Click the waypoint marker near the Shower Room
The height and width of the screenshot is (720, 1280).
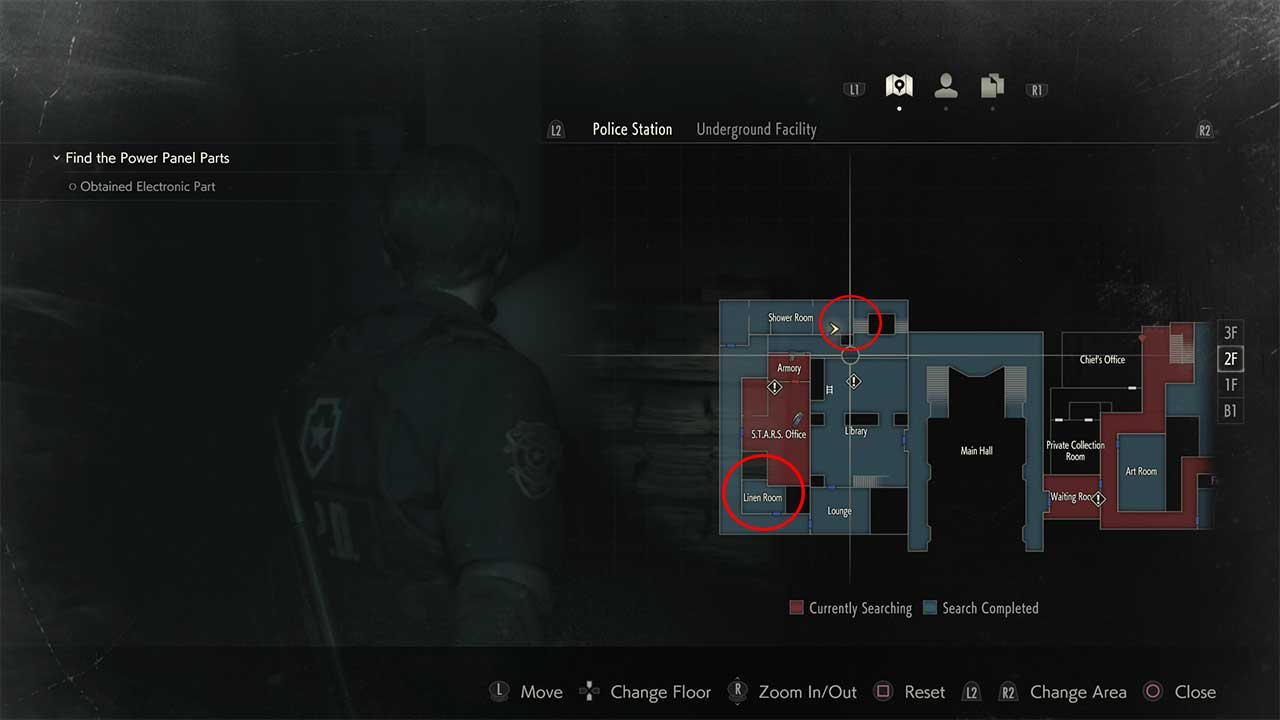(x=835, y=327)
